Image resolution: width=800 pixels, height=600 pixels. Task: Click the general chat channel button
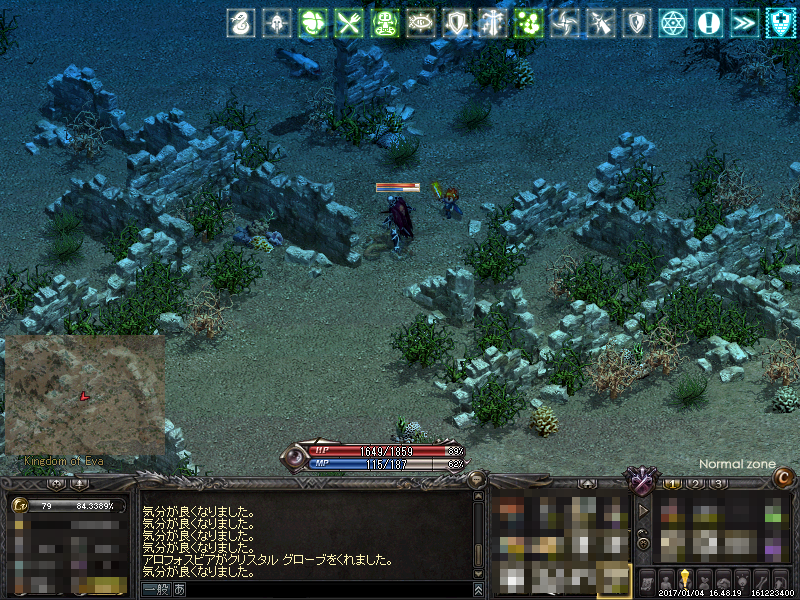point(155,590)
